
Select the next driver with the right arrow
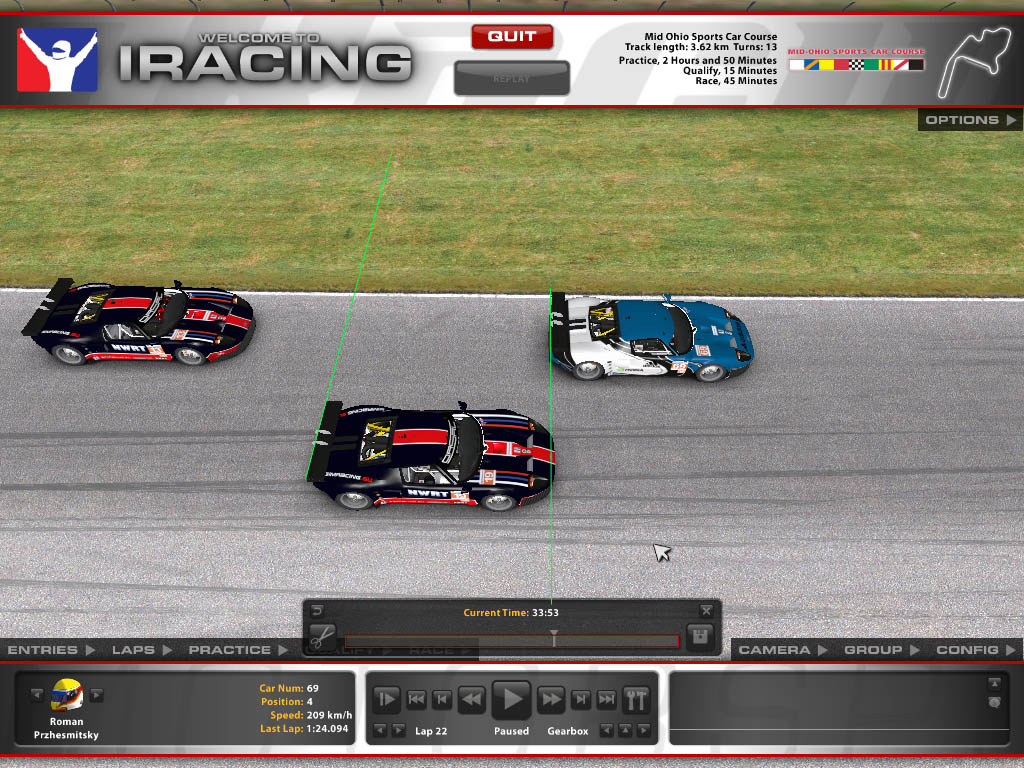tap(97, 695)
